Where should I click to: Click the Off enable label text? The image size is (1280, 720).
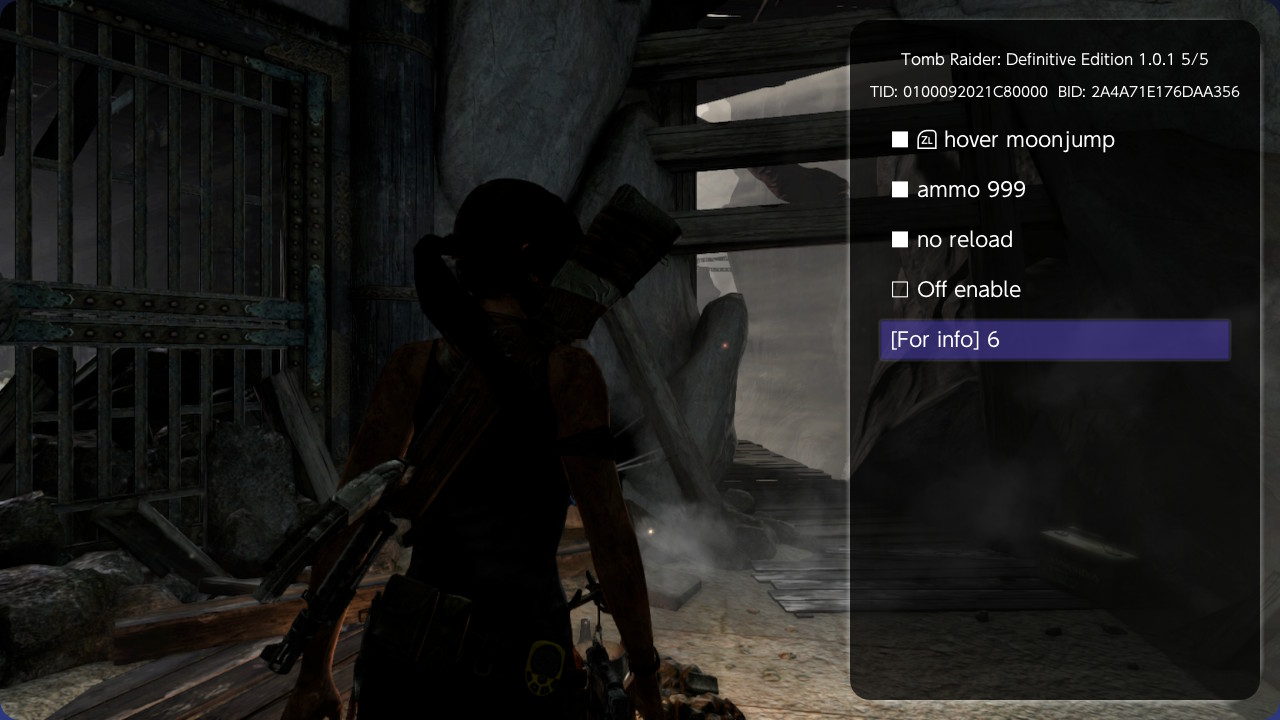(x=968, y=289)
